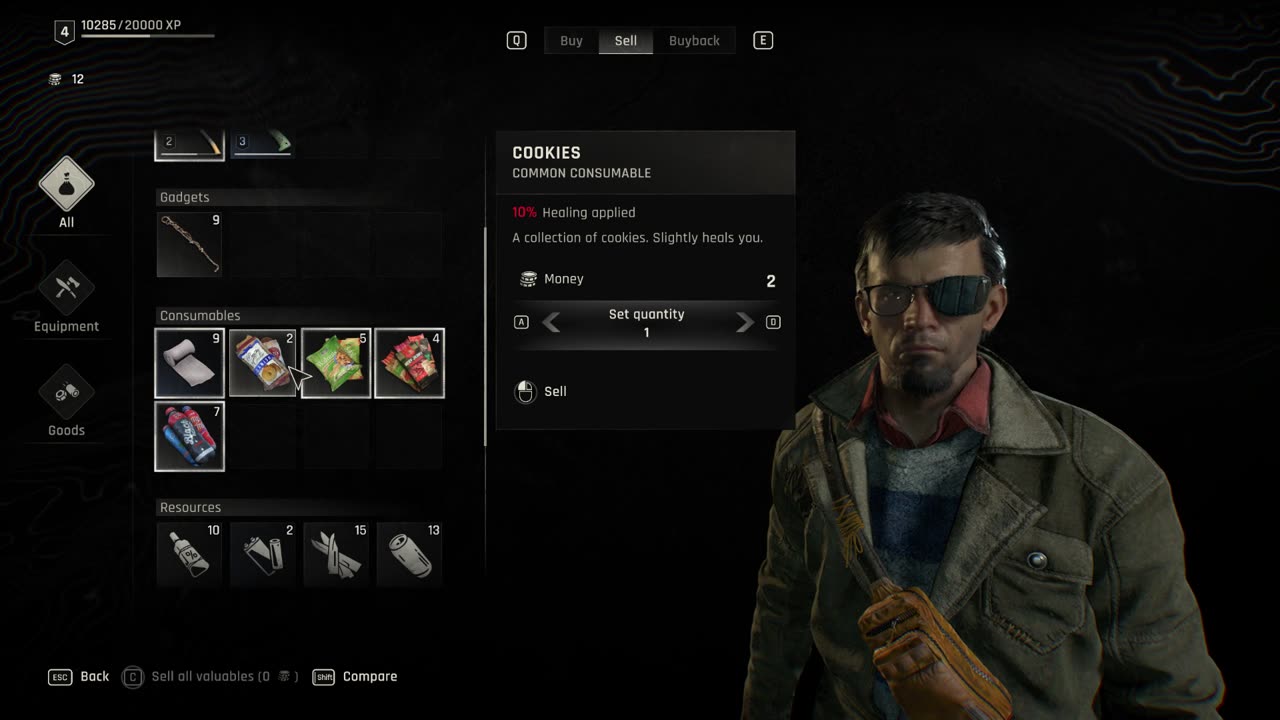Go Back from the shop menu

80,677
